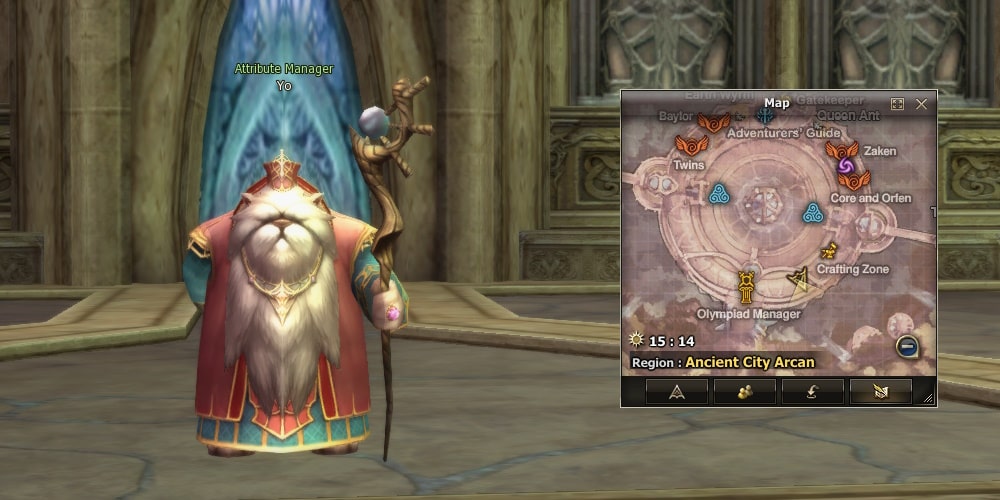Click the purple swirl marker near Zaken
The height and width of the screenshot is (500, 1000).
point(845,165)
